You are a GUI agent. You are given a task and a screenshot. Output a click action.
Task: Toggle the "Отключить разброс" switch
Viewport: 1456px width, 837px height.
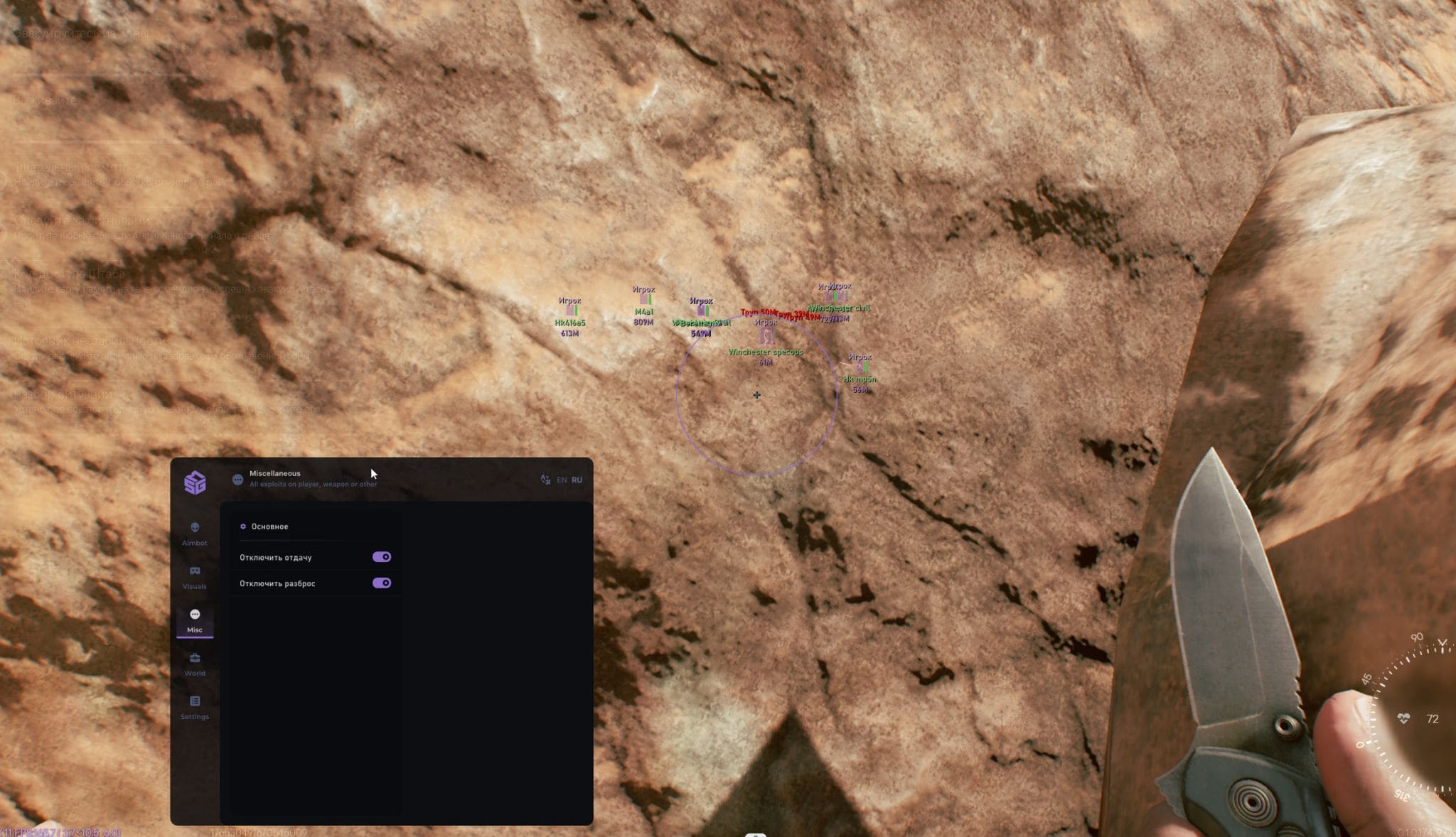pyautogui.click(x=382, y=583)
